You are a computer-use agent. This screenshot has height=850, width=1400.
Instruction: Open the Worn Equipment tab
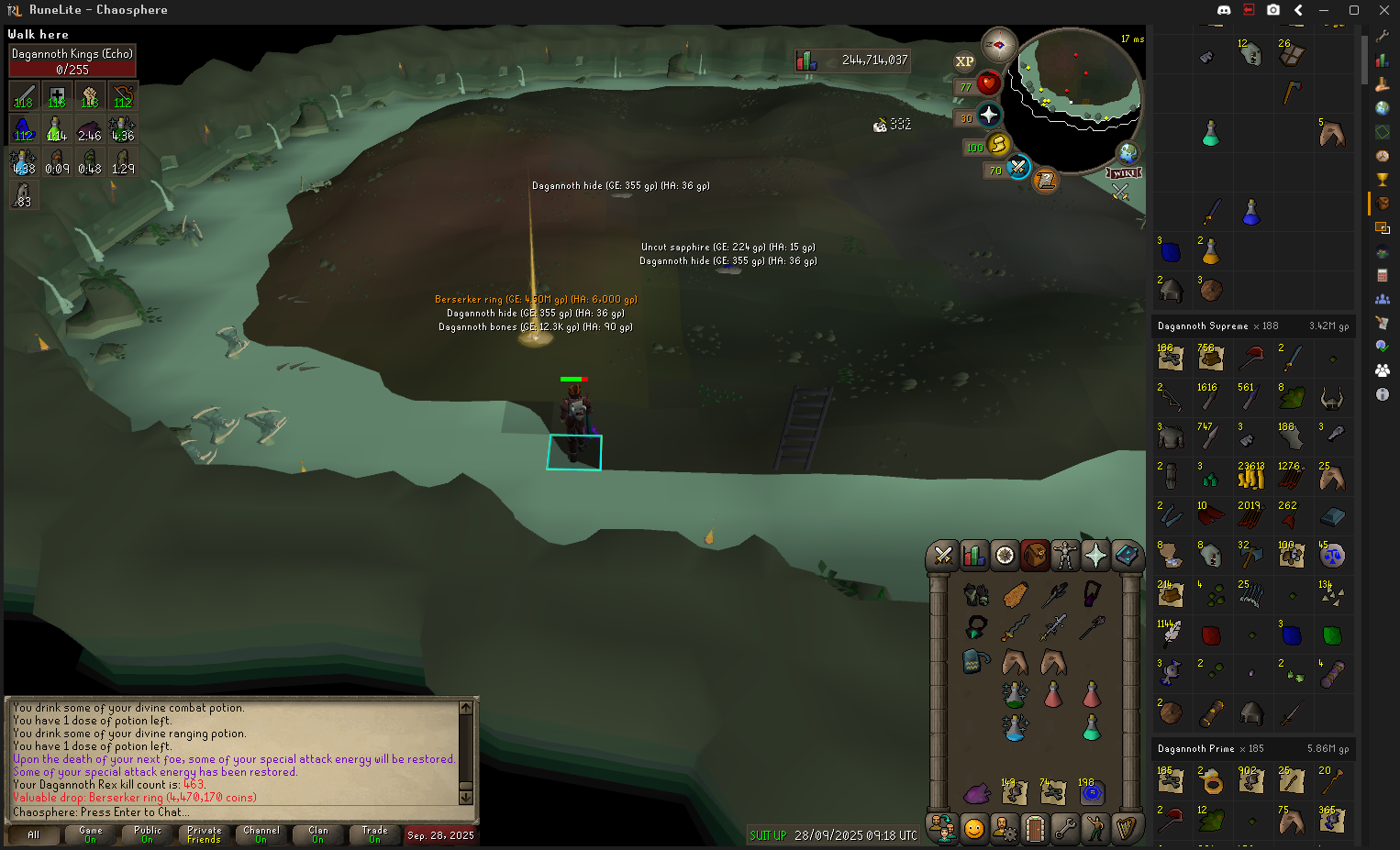pos(1065,555)
